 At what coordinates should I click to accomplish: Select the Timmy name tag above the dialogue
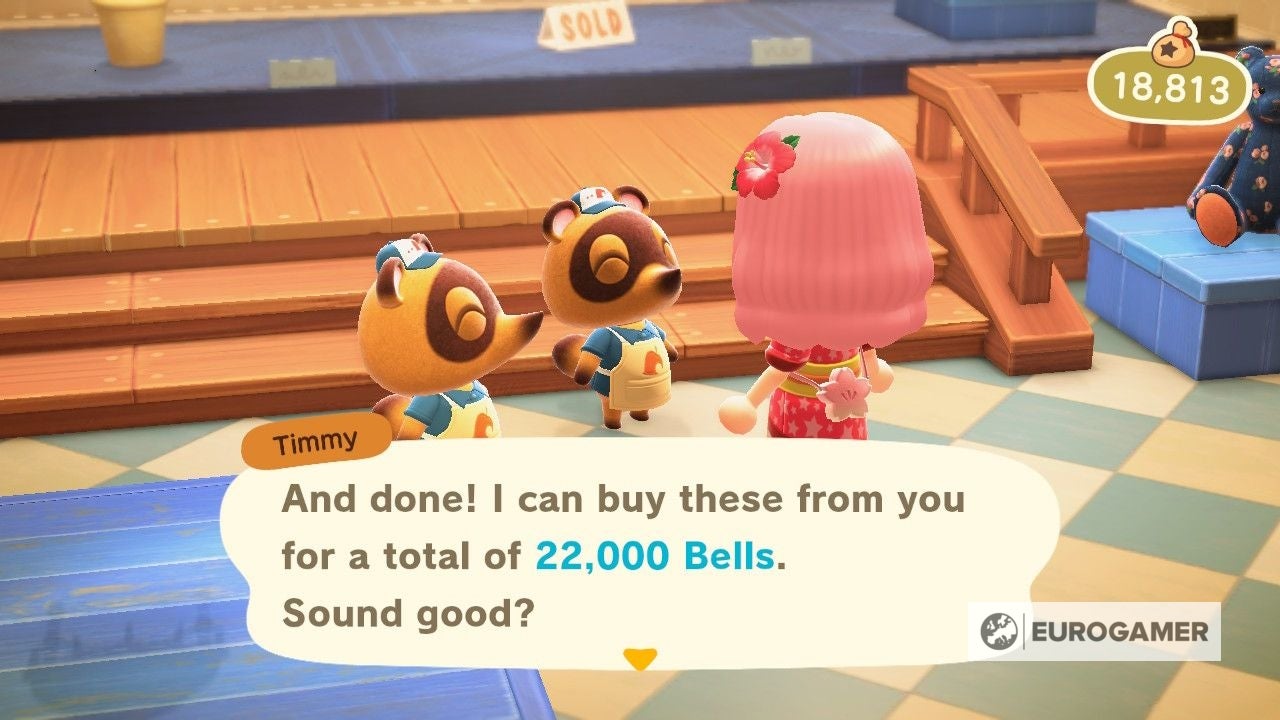click(x=316, y=440)
